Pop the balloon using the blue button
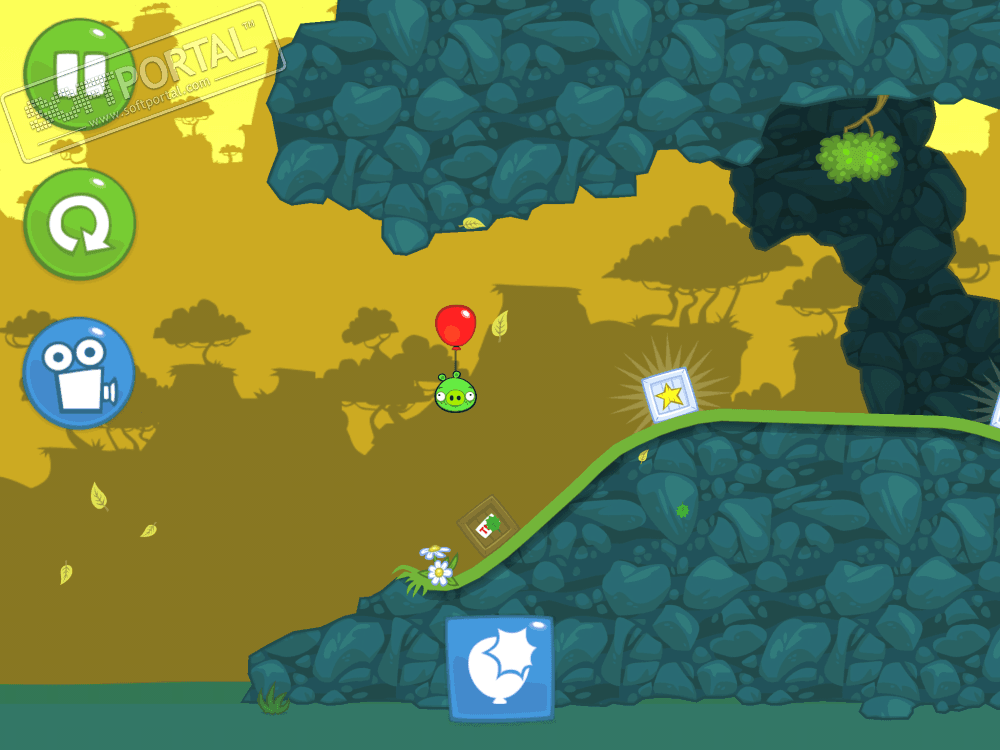The height and width of the screenshot is (750, 1000). [x=499, y=668]
